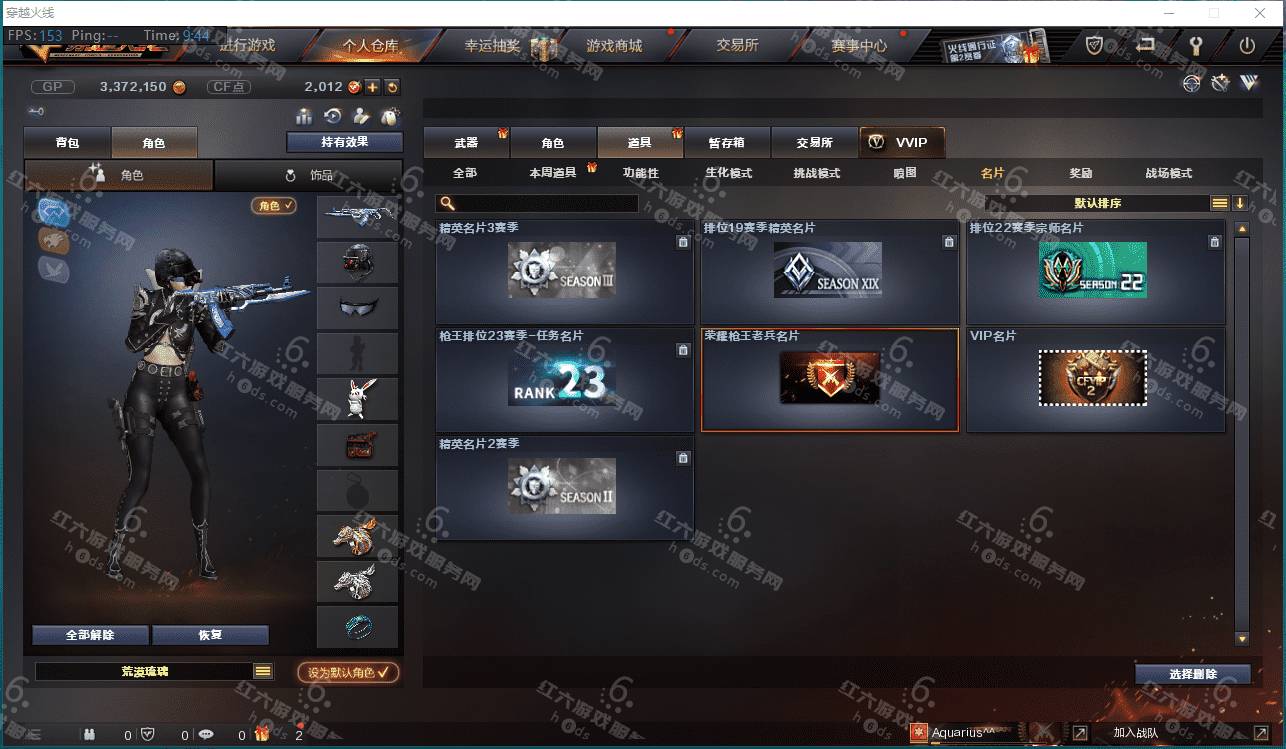Select the VVIP tab
This screenshot has width=1286, height=749.
click(901, 143)
